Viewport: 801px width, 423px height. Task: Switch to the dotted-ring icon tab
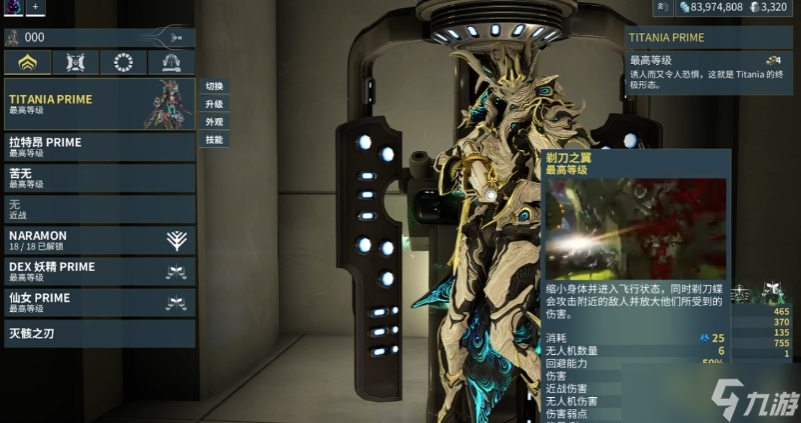tap(124, 63)
